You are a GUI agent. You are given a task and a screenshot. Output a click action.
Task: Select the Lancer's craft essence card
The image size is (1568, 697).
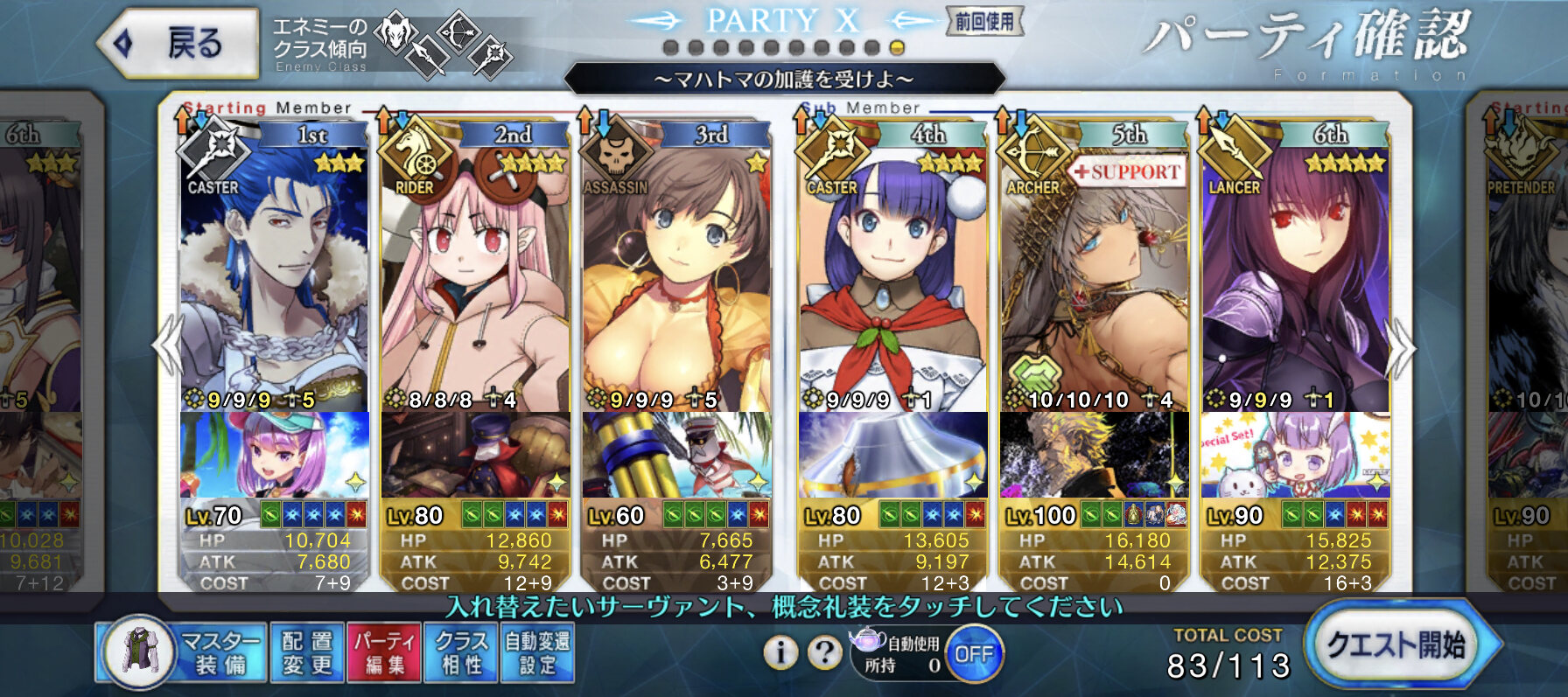(x=1295, y=455)
